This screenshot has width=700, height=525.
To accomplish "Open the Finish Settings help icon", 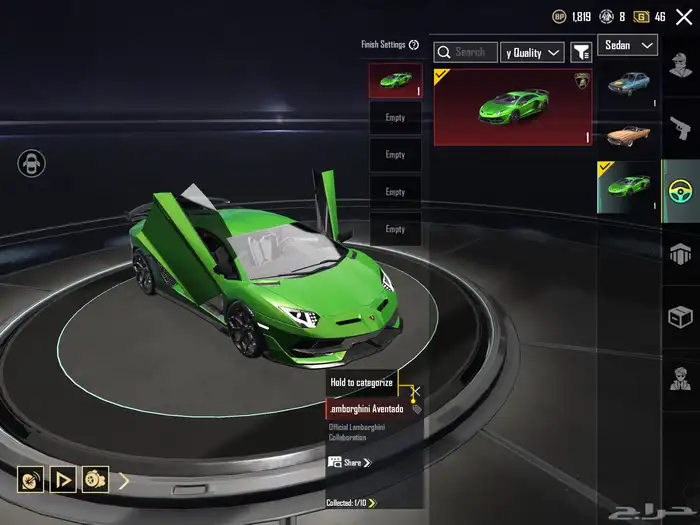I will click(414, 45).
